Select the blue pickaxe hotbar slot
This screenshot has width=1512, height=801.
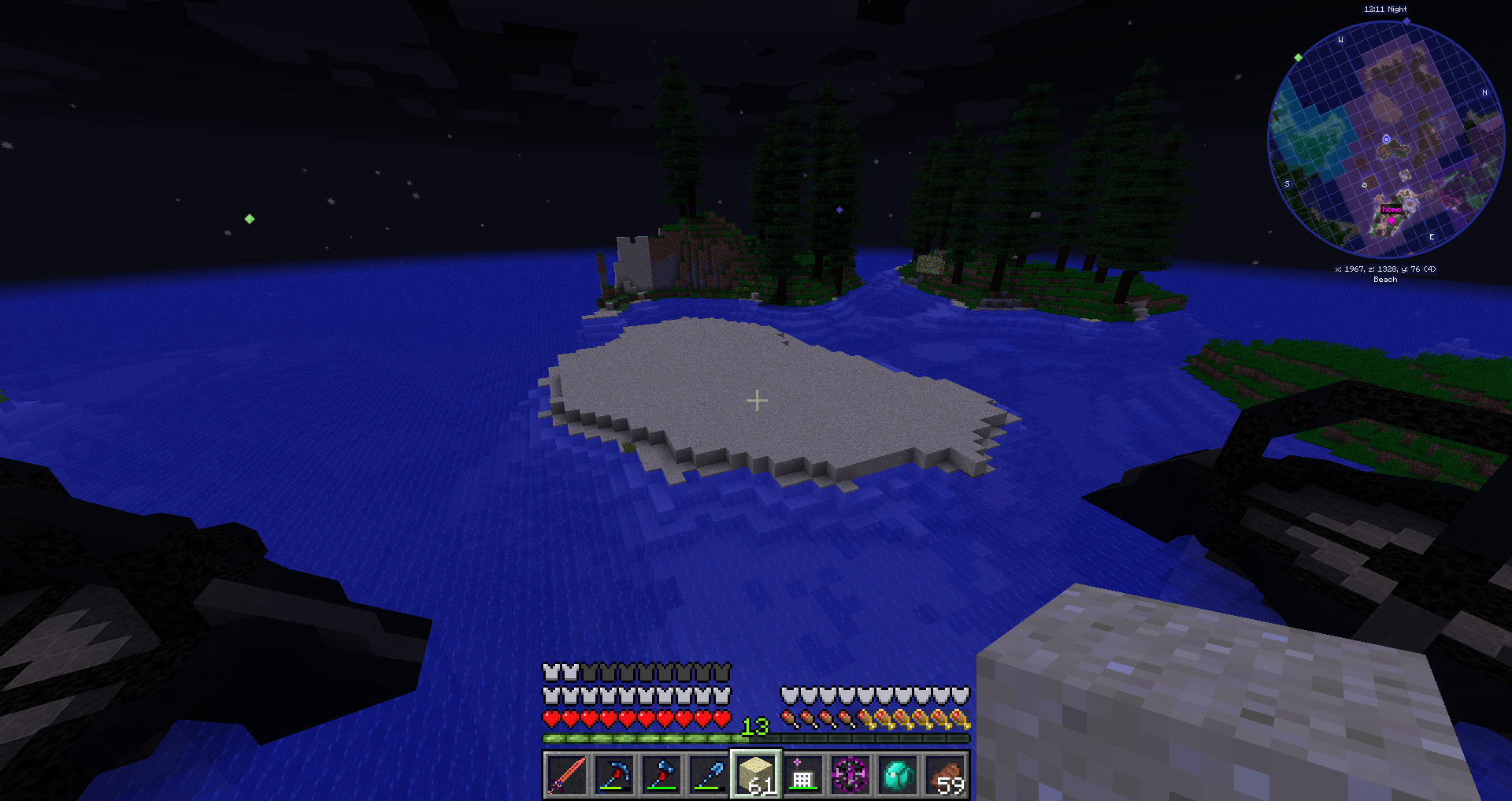(614, 774)
